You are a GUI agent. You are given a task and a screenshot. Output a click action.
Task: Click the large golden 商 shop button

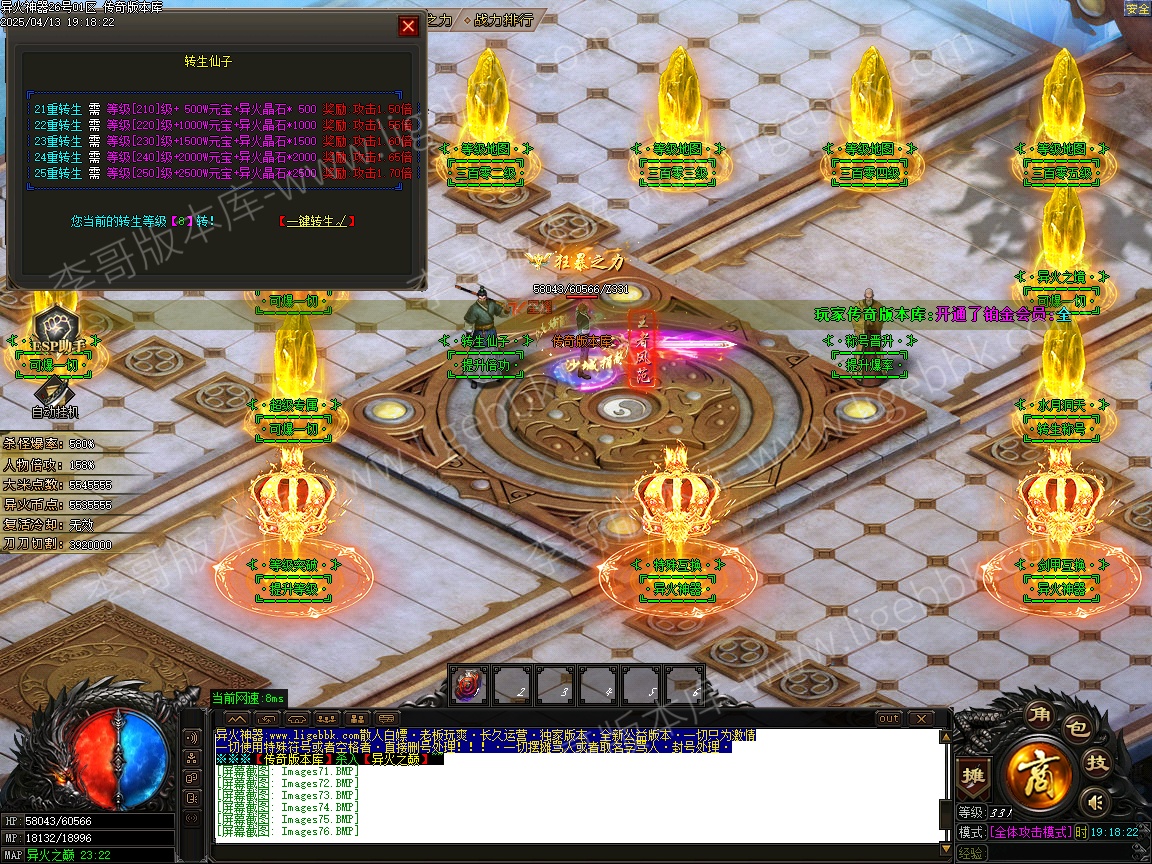click(1040, 772)
